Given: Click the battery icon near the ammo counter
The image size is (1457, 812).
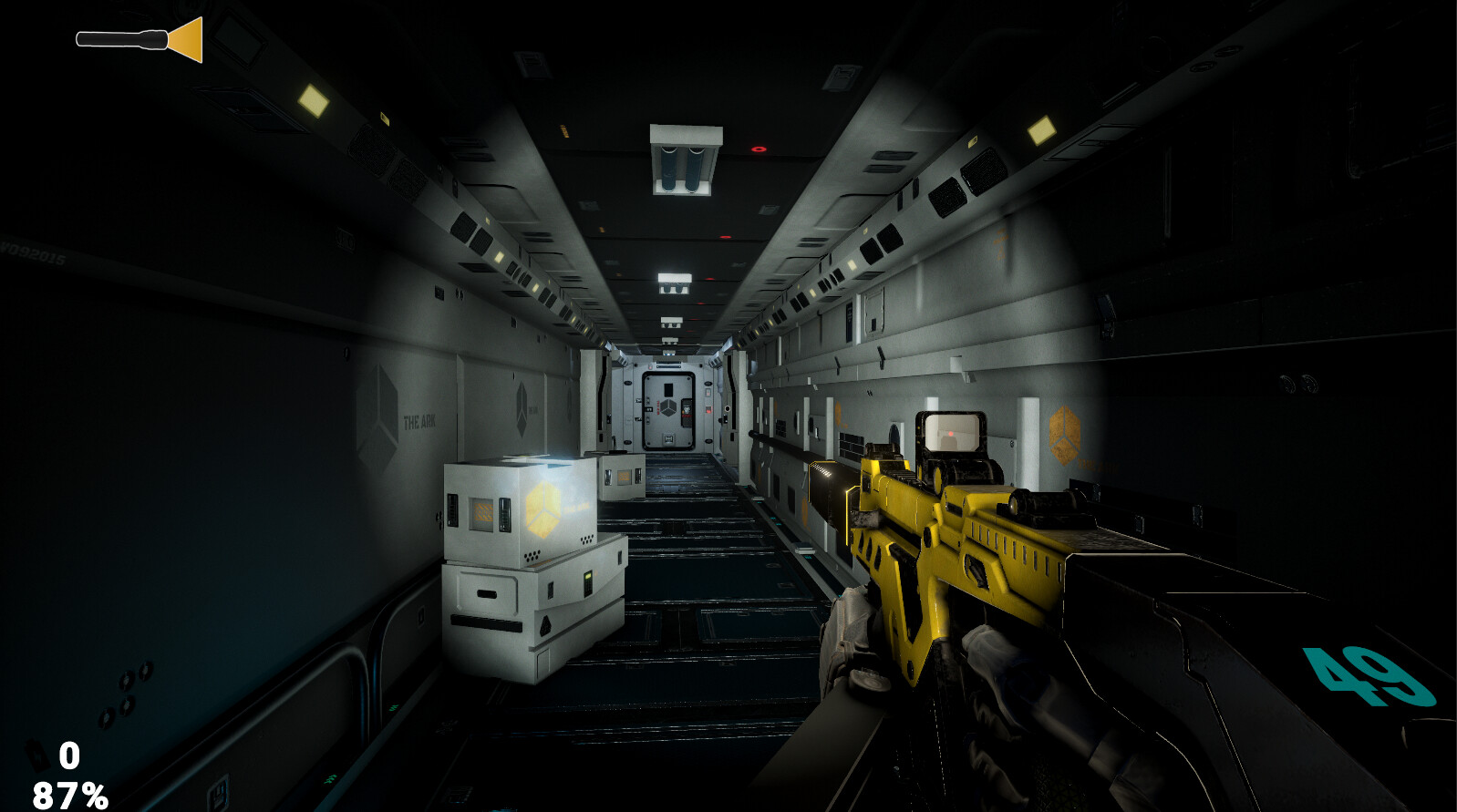Looking at the screenshot, I should 36,755.
